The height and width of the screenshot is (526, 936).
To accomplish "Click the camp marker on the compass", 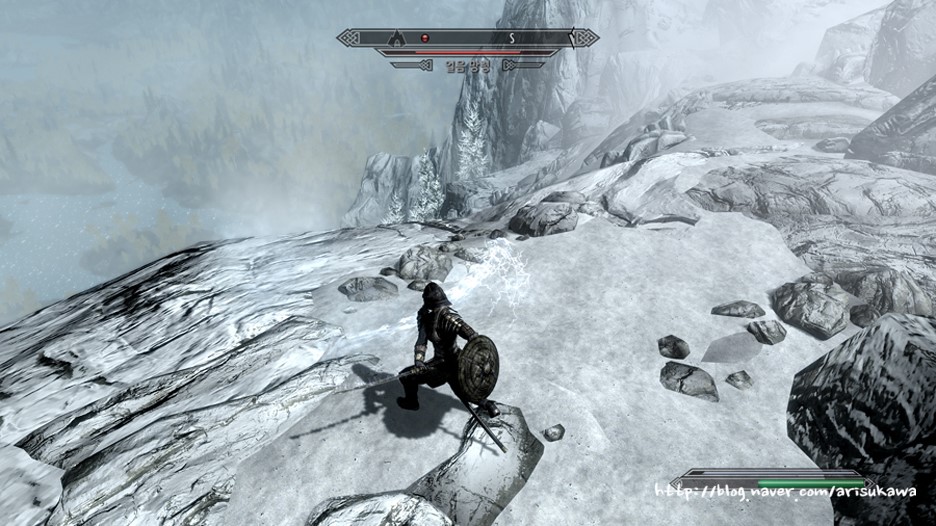I will (x=396, y=38).
